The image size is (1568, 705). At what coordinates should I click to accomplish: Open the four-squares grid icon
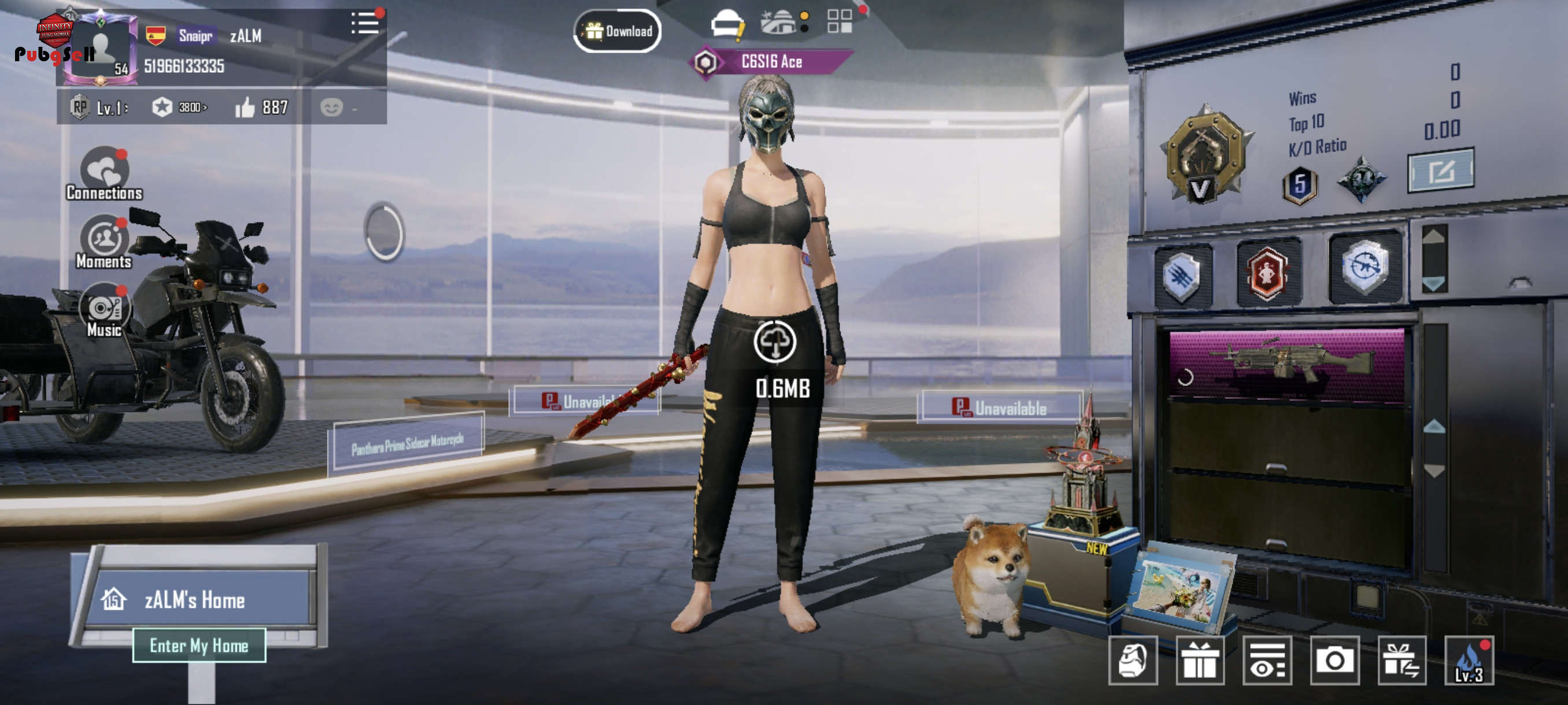[x=840, y=21]
